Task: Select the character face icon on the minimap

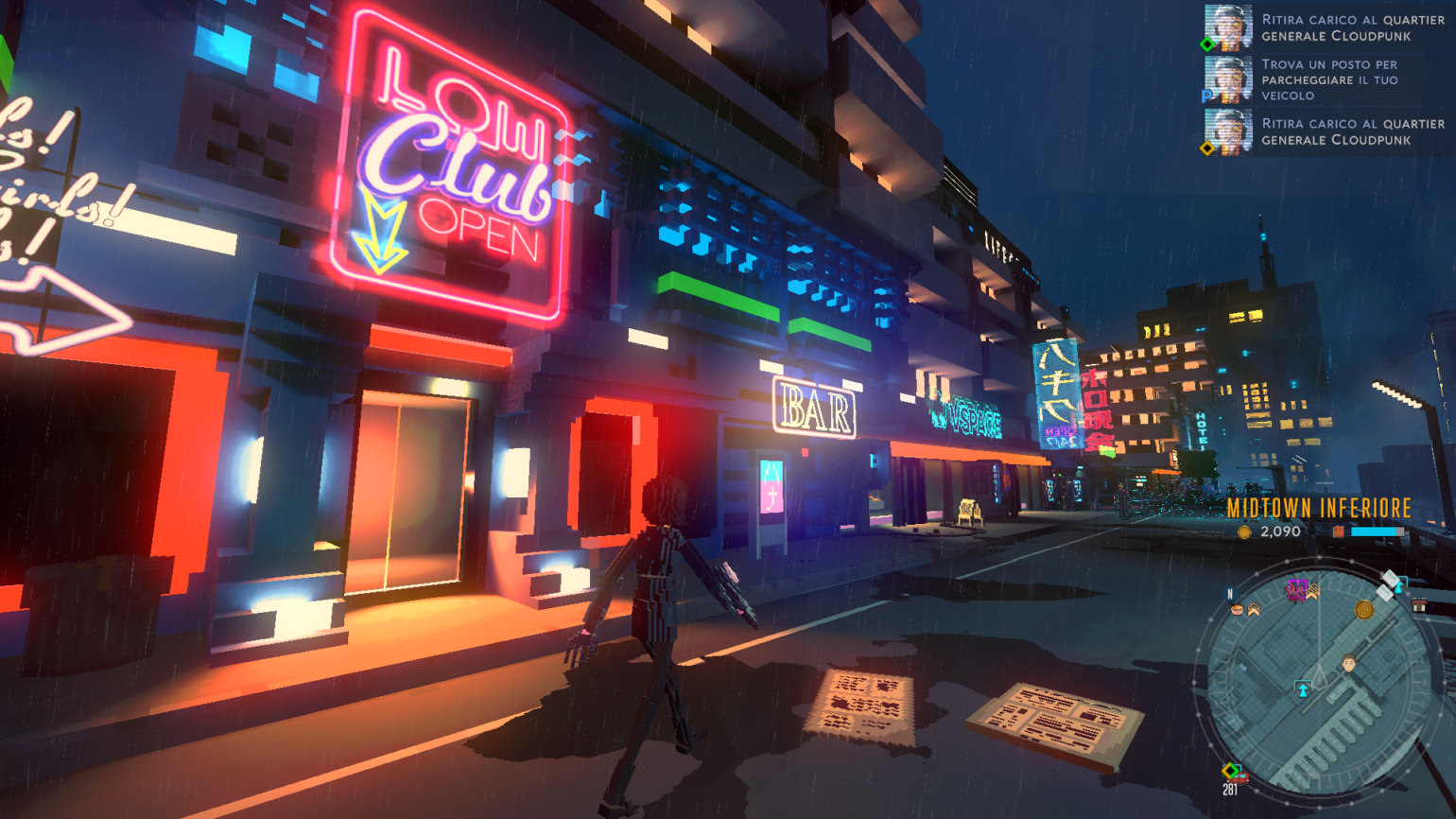Action: 1349,663
